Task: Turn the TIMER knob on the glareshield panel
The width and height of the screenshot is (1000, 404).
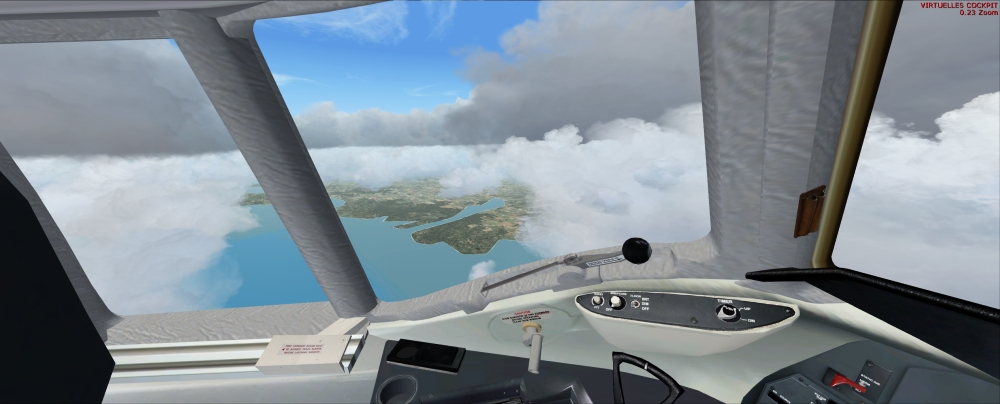Action: [x=727, y=311]
